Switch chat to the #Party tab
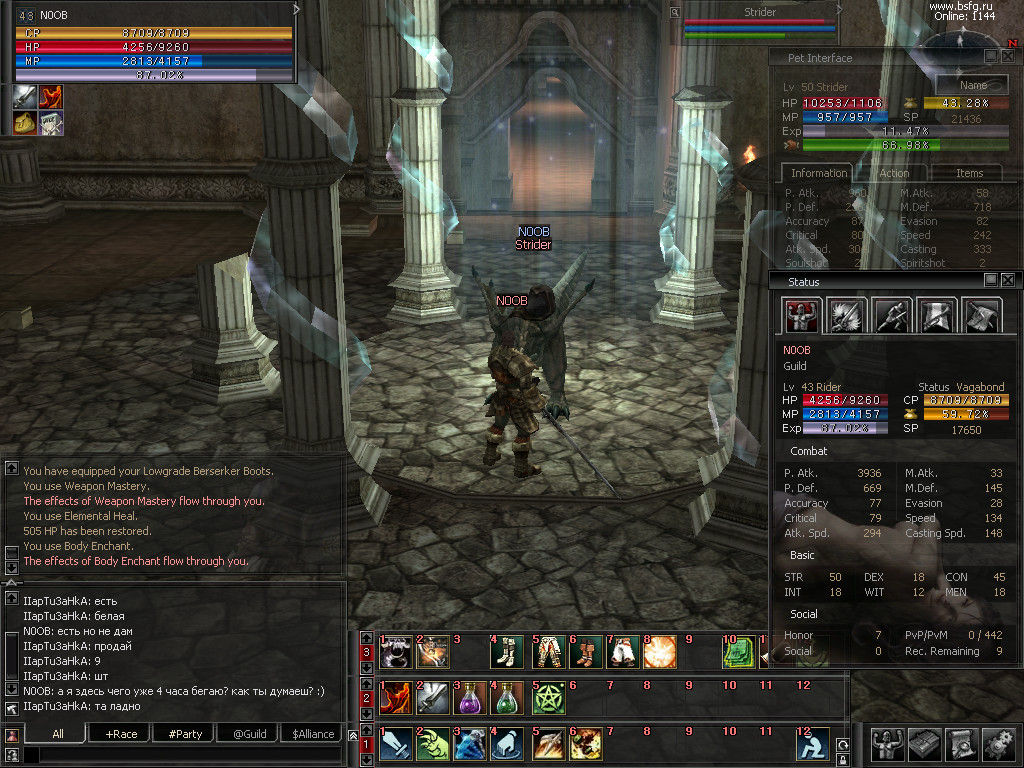Viewport: 1024px width, 768px height. [x=185, y=734]
